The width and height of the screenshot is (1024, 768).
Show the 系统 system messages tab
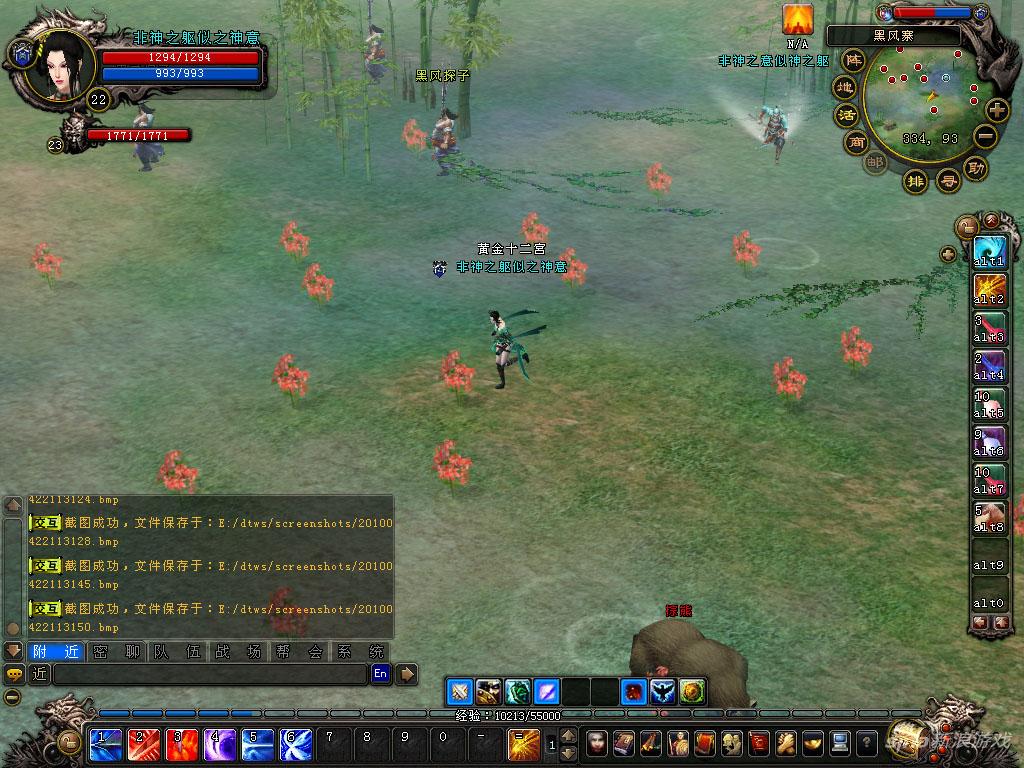coord(360,651)
